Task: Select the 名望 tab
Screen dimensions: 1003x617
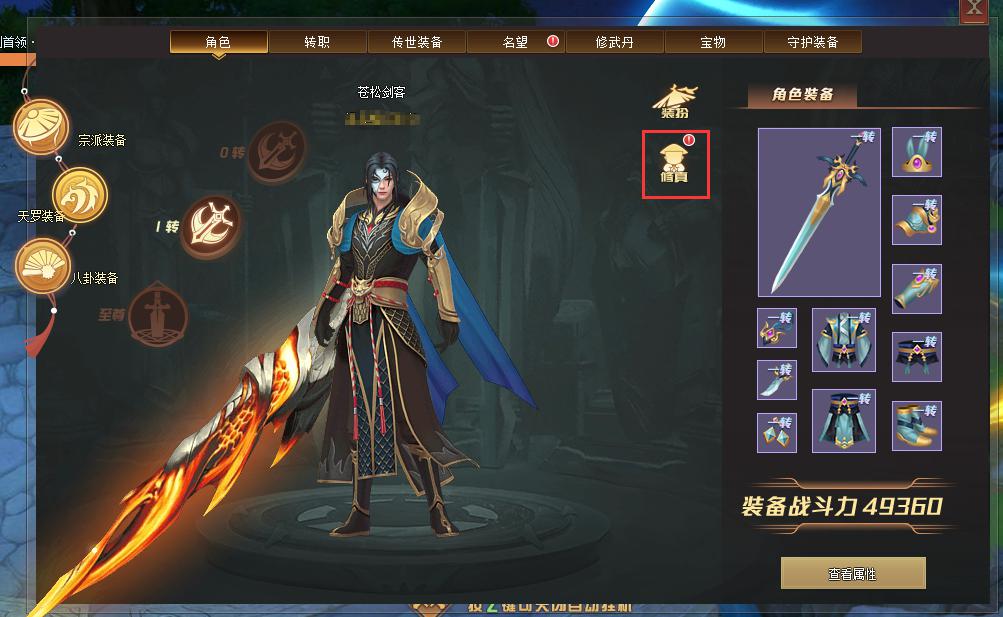Action: coord(515,42)
